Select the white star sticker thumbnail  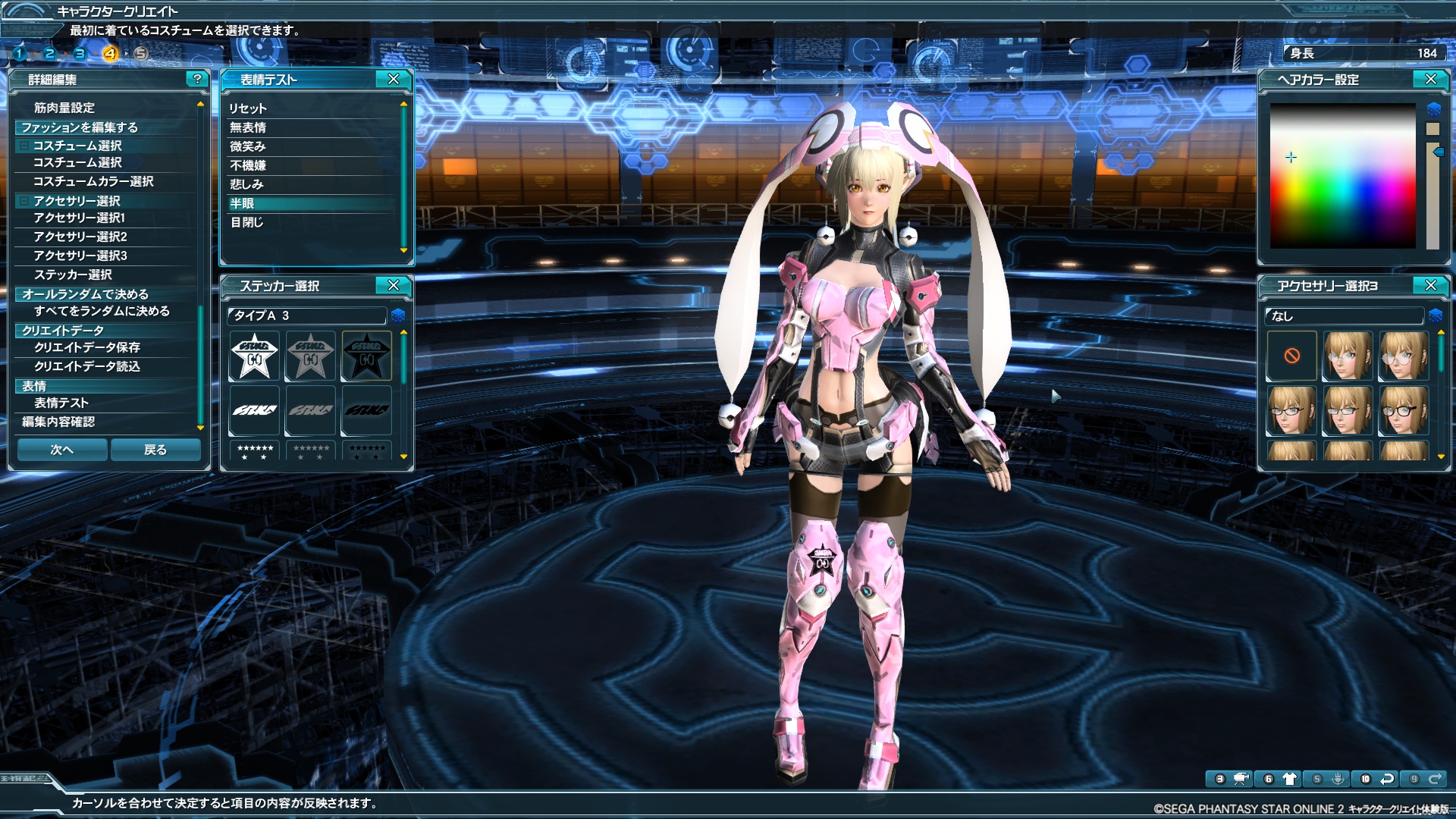point(255,356)
